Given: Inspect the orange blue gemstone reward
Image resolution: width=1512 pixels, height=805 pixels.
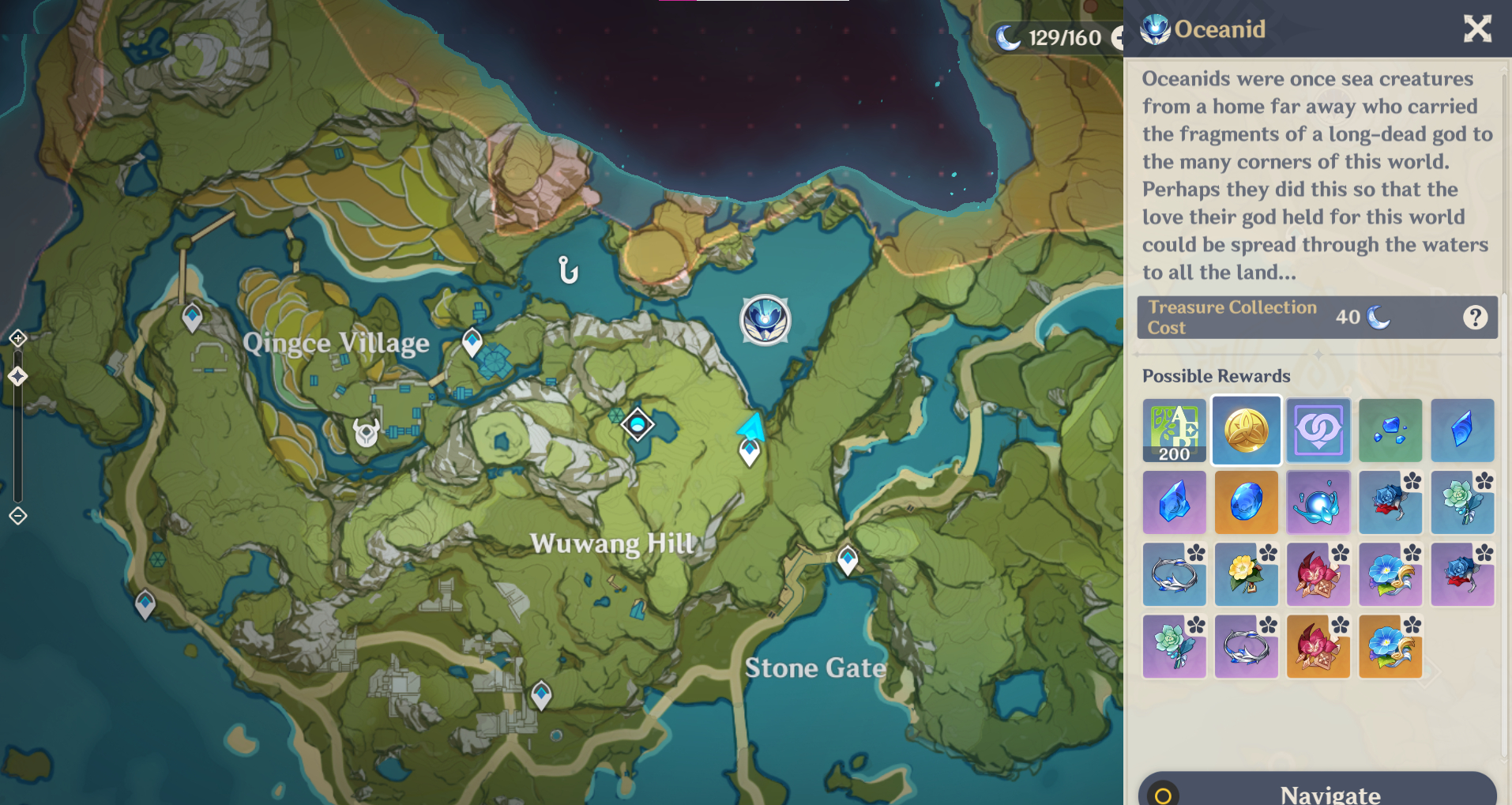Looking at the screenshot, I should (x=1246, y=502).
